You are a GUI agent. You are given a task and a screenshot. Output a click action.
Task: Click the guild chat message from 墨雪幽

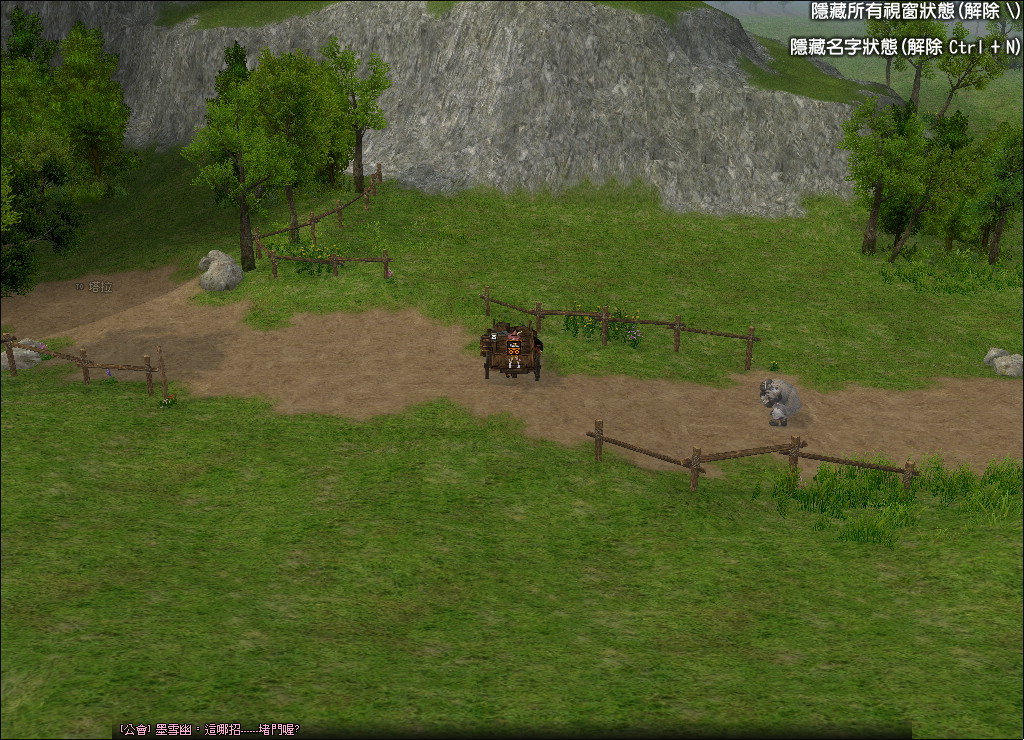tap(209, 730)
